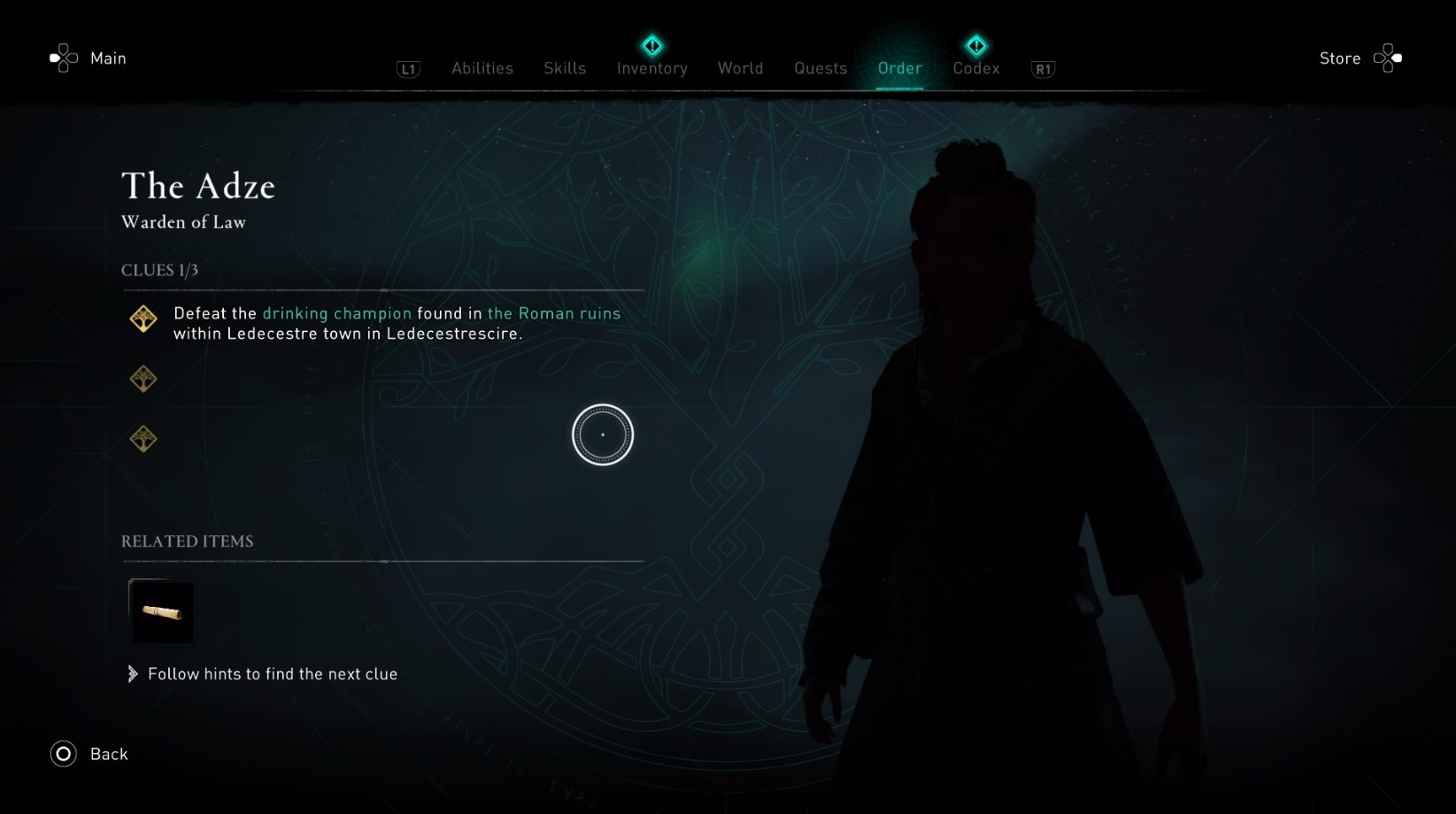The width and height of the screenshot is (1456, 814).
Task: Click the R1 shoulder button icon
Action: coord(1042,68)
